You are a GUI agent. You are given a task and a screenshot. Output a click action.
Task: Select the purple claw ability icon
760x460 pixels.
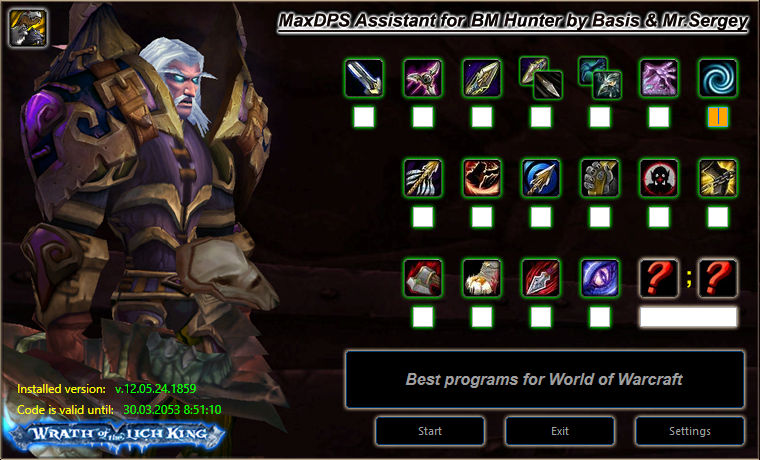(659, 78)
